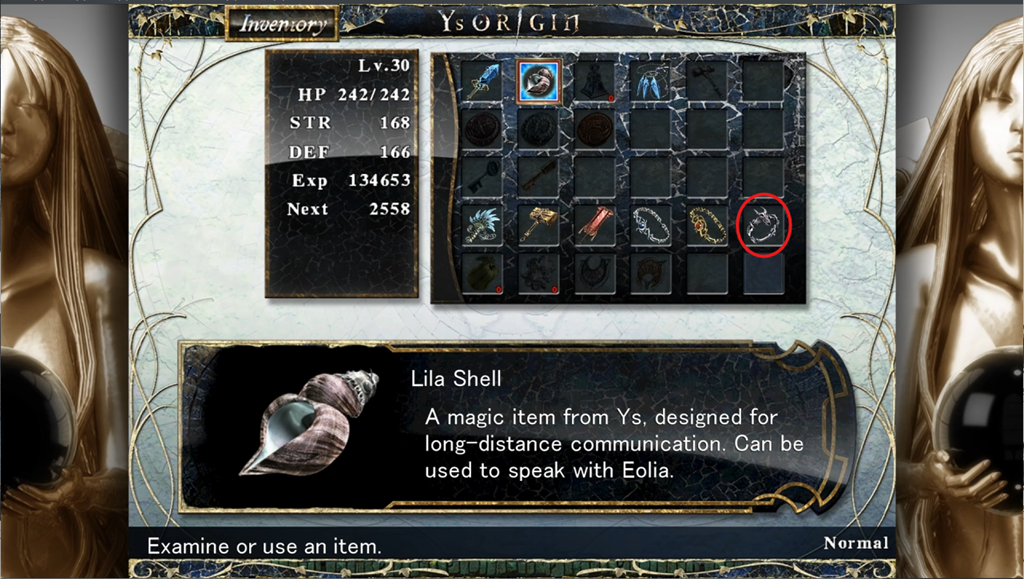Select the blue spiked fan item
1024x579 pixels.
(x=484, y=226)
